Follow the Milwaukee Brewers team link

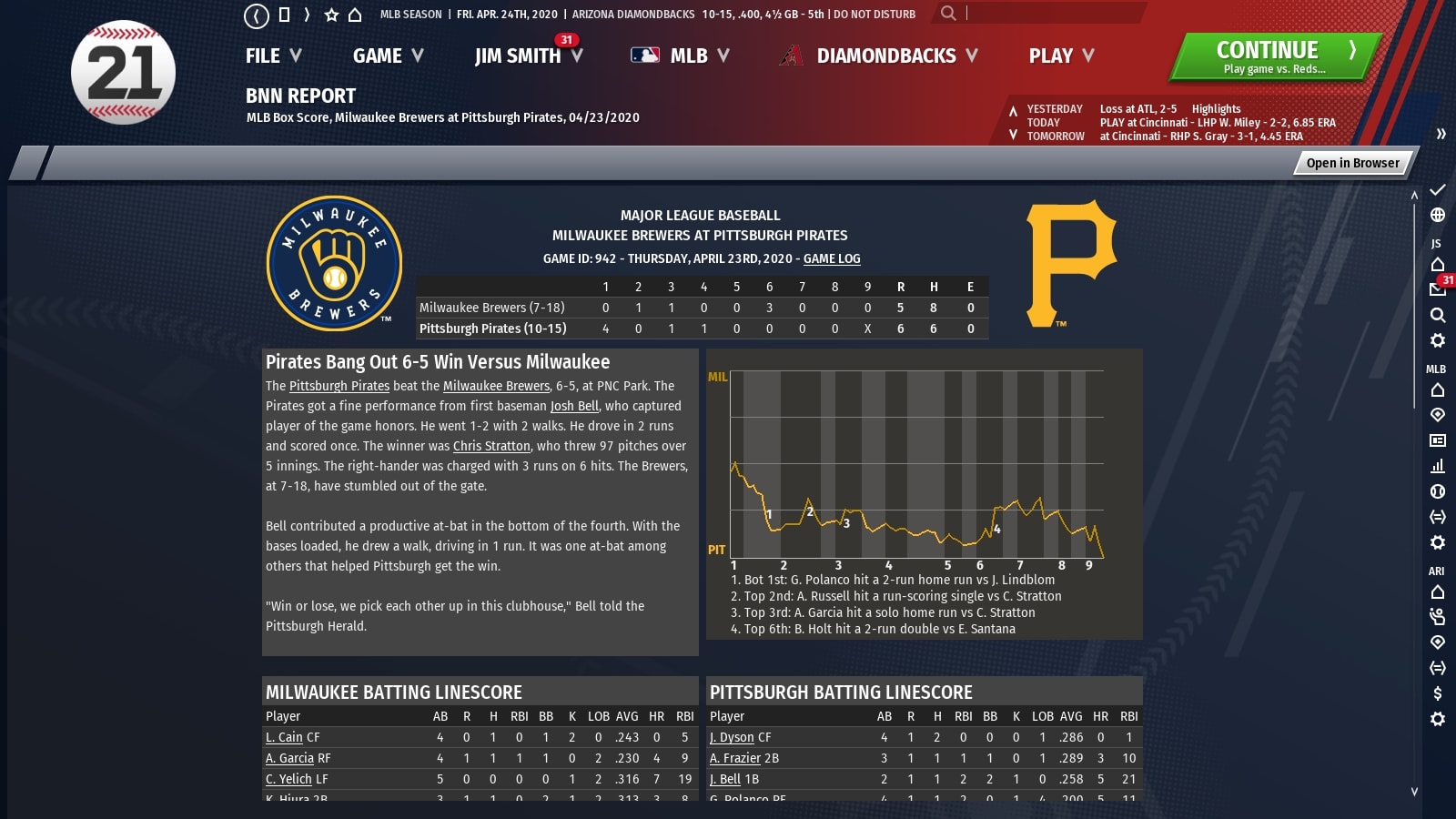pyautogui.click(x=496, y=386)
